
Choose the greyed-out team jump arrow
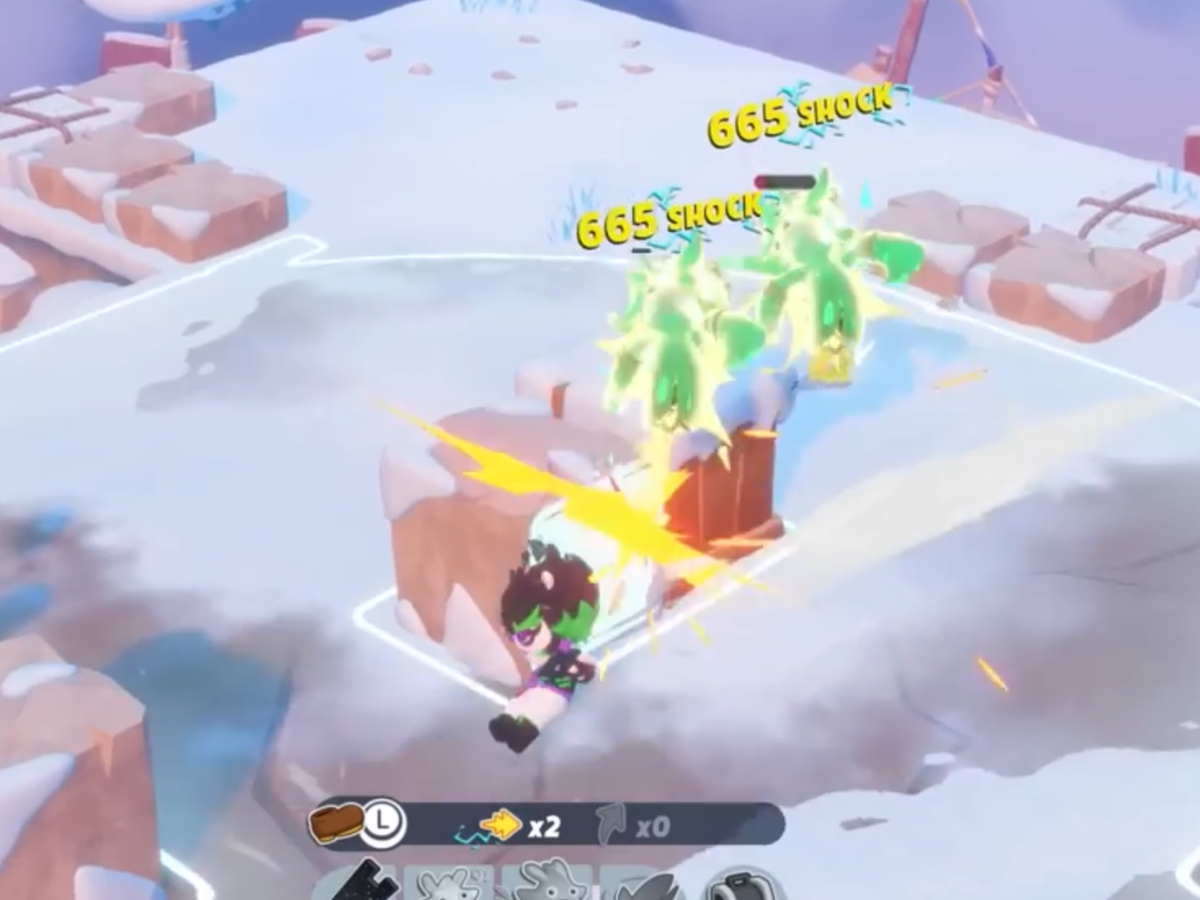click(x=611, y=825)
